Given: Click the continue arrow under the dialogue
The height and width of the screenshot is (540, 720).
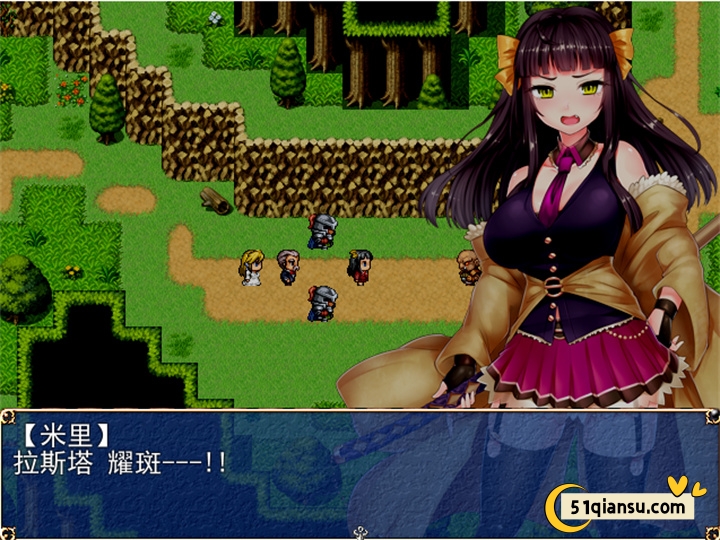Looking at the screenshot, I should [x=360, y=532].
